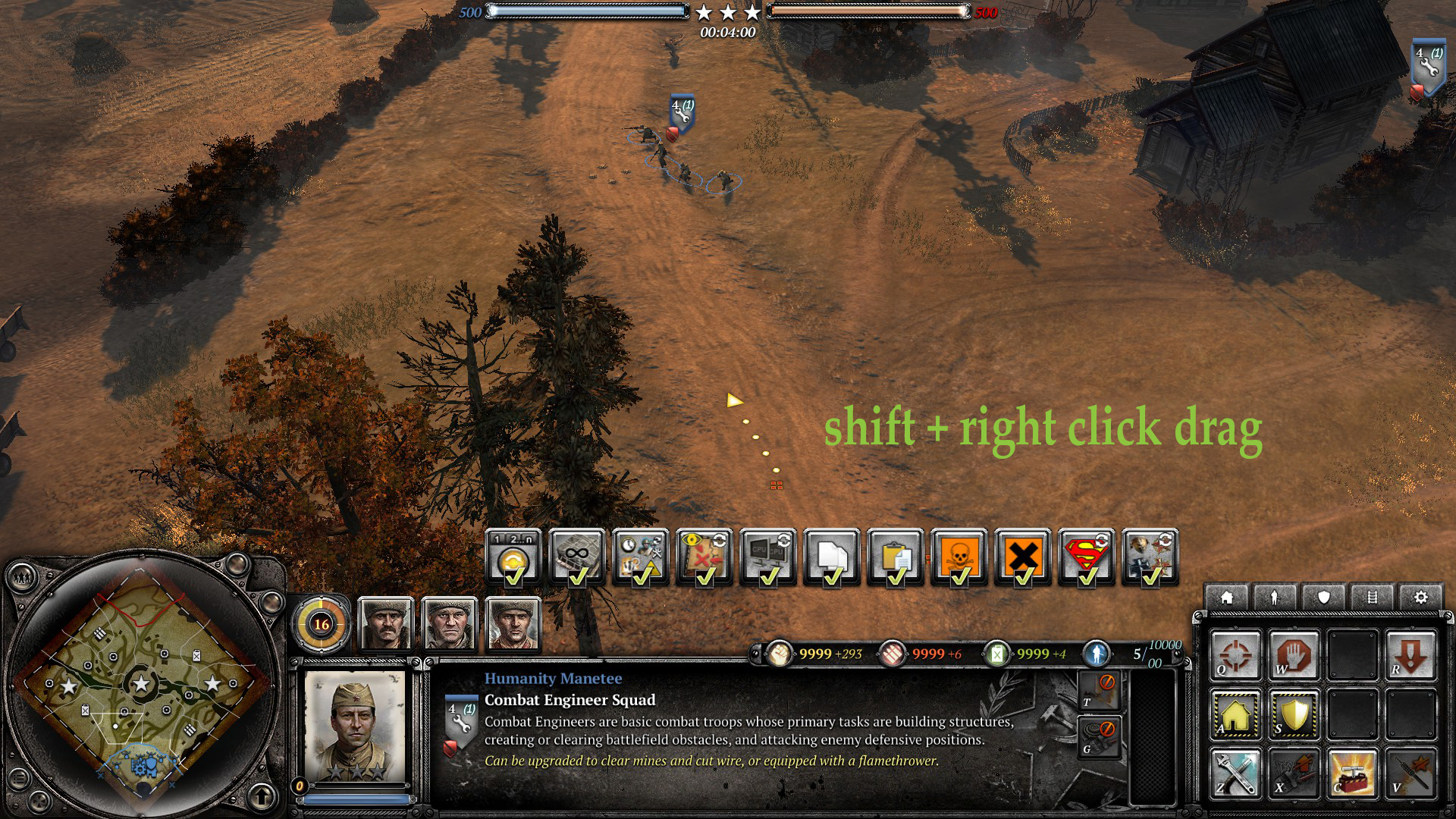Click the tactical minimap

pyautogui.click(x=141, y=685)
